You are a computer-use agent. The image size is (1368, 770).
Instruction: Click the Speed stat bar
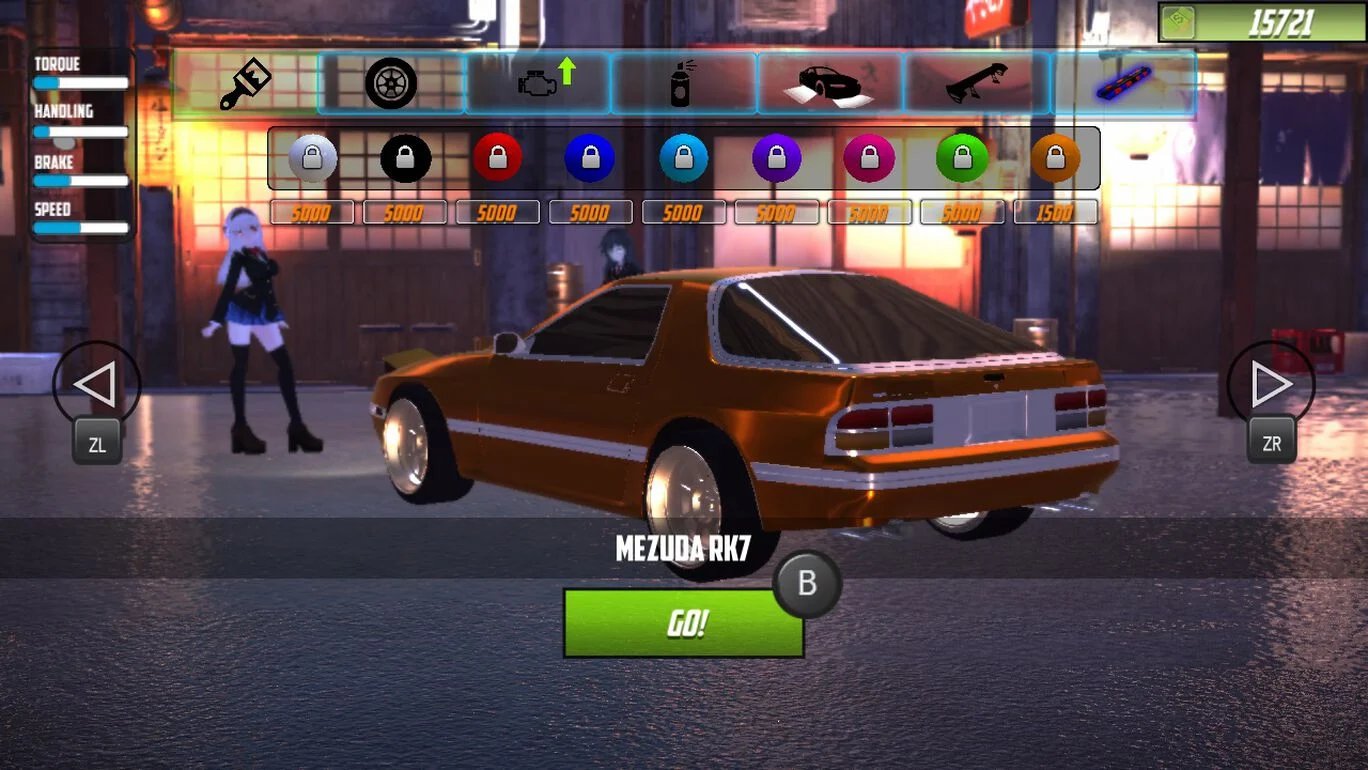click(x=81, y=228)
